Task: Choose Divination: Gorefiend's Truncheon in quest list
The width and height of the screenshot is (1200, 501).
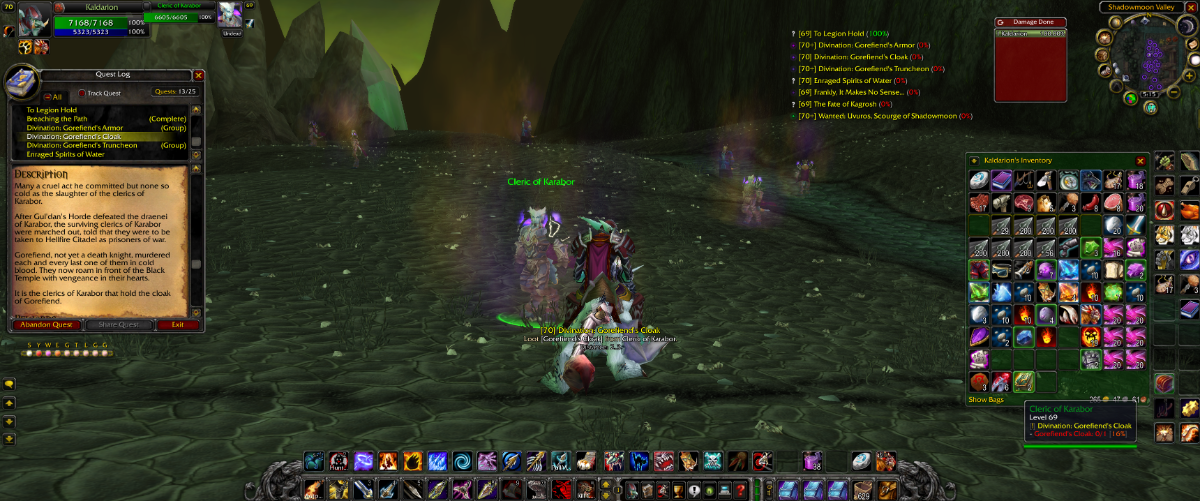Action: pos(82,146)
